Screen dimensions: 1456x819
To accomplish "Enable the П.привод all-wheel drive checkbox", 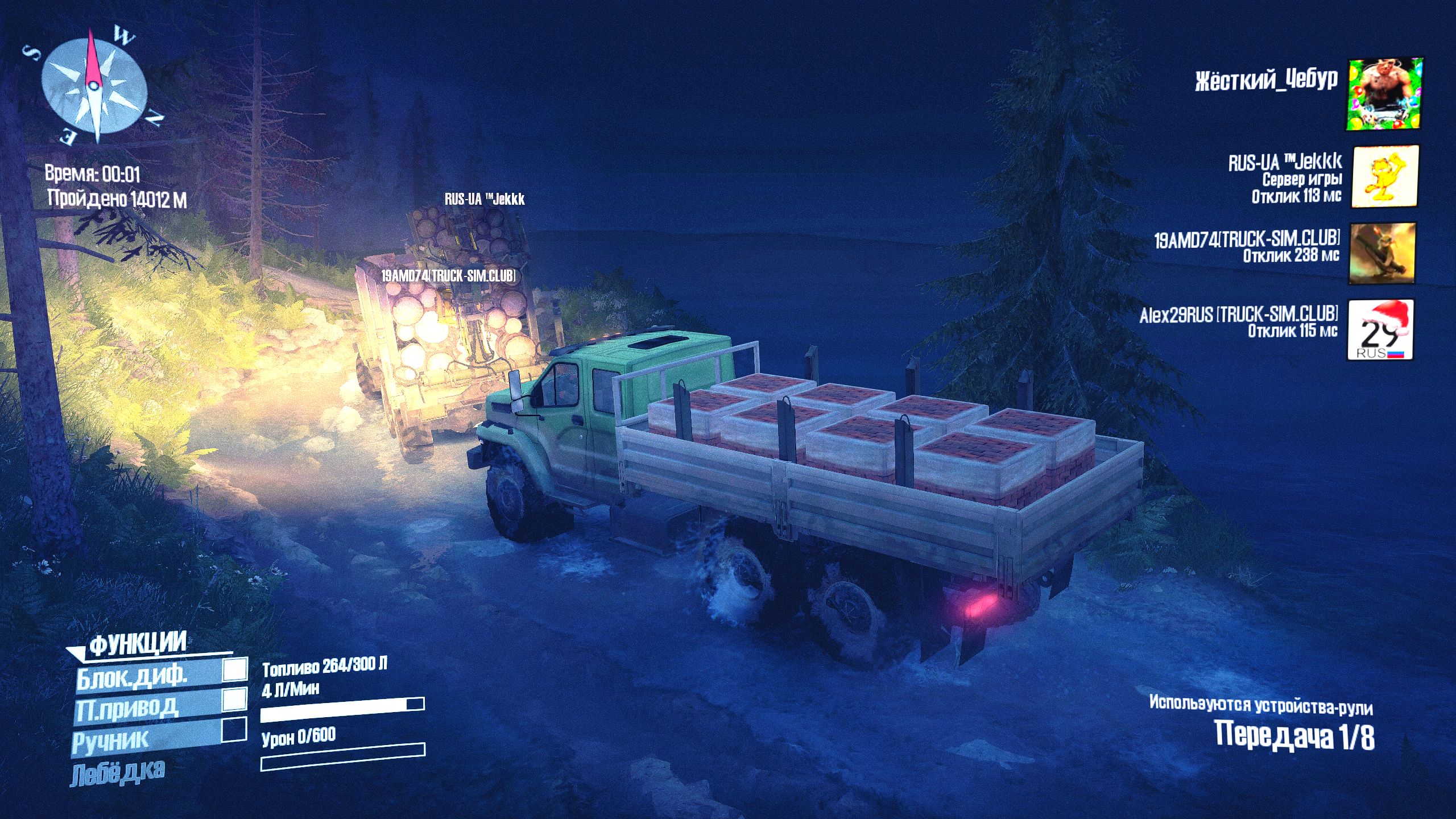I will click(234, 700).
